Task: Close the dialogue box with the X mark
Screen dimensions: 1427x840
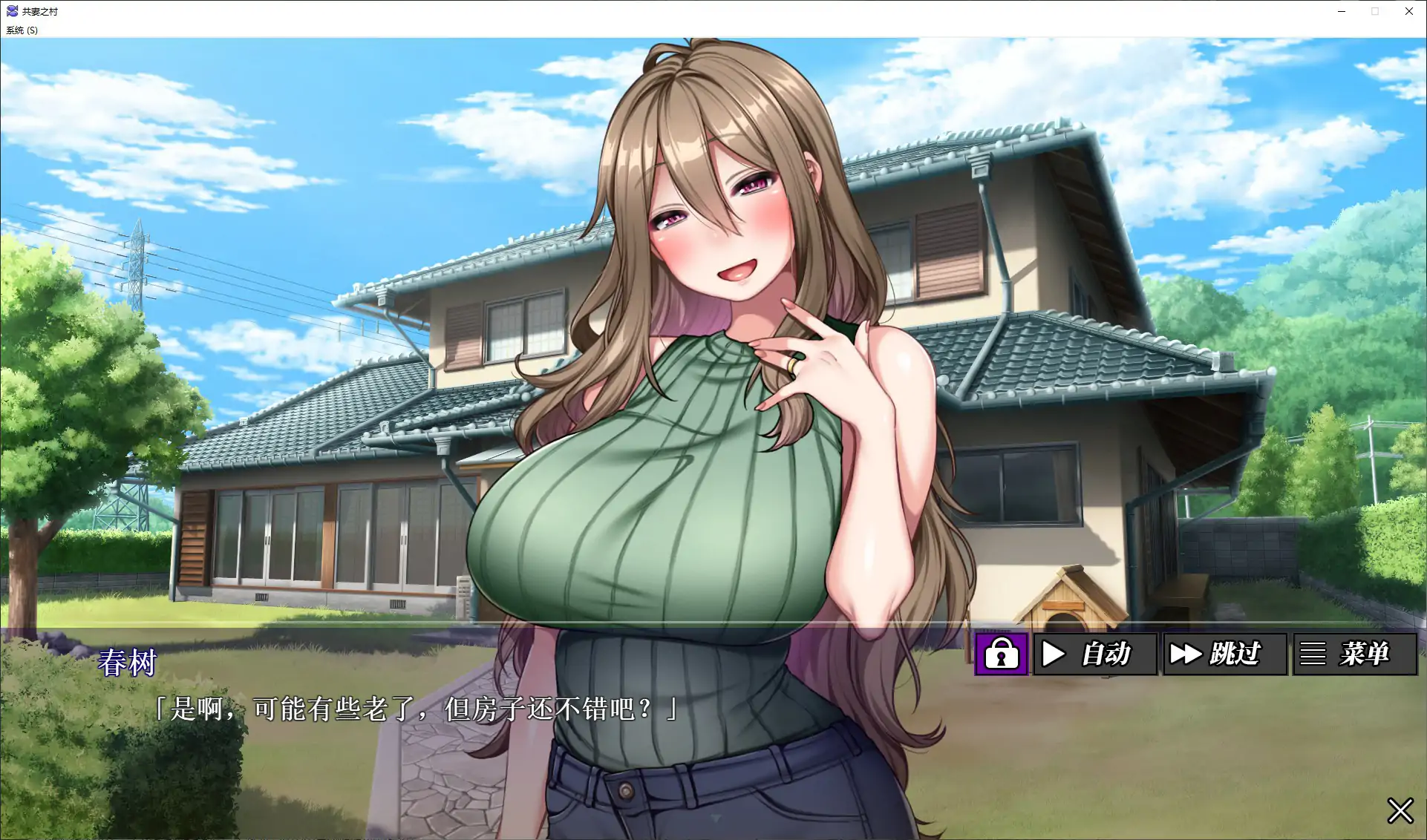Action: (x=1400, y=810)
